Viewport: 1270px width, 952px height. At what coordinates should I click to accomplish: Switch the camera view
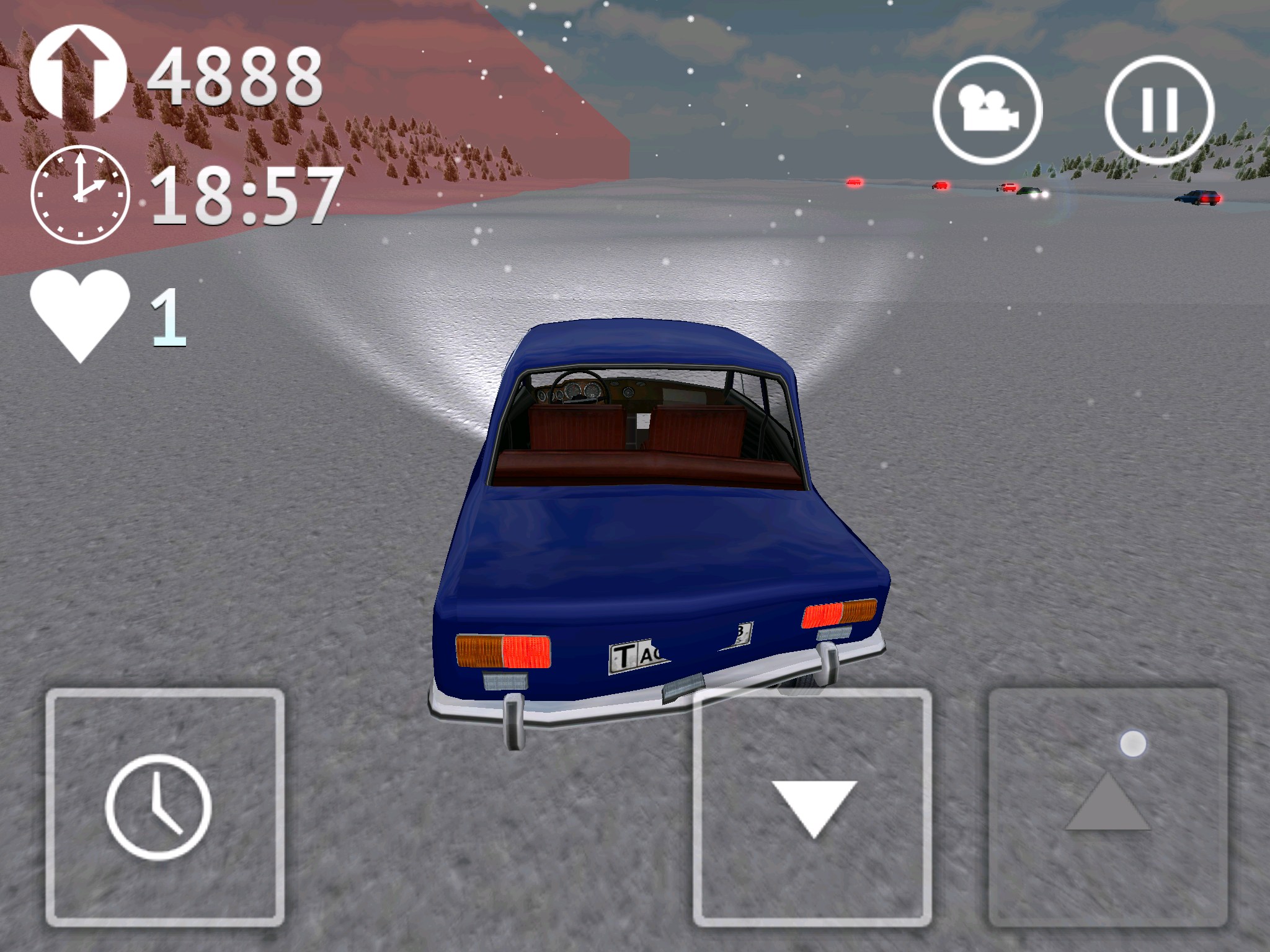tap(987, 110)
